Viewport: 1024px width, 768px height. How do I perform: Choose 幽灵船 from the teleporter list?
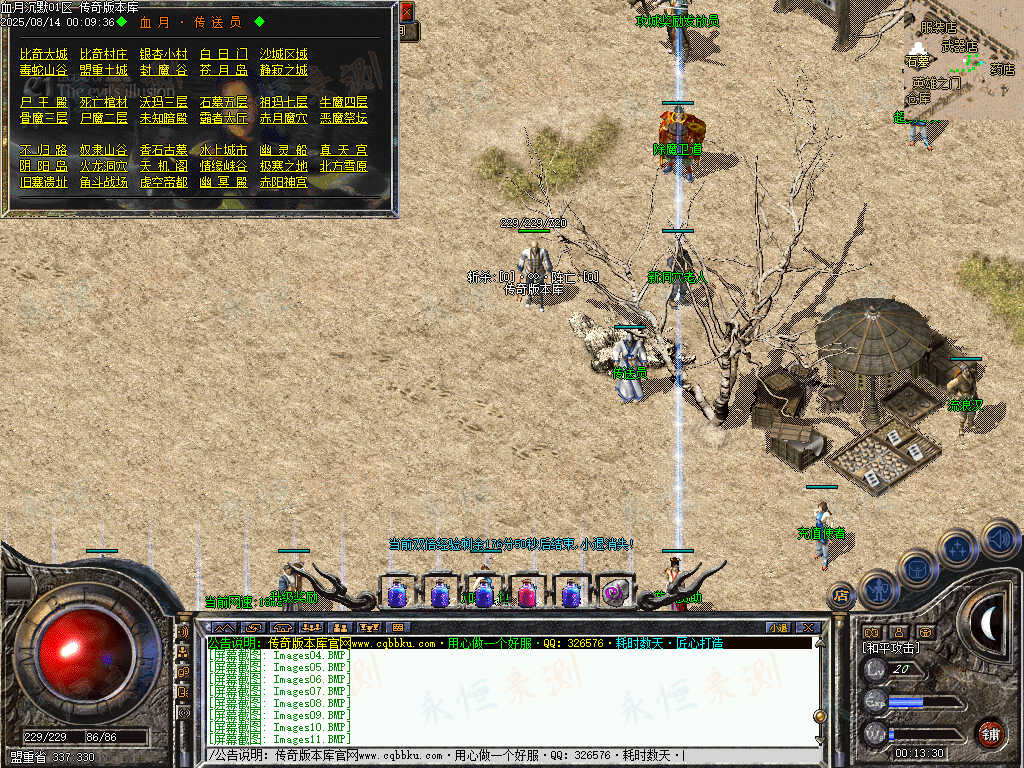pyautogui.click(x=284, y=150)
